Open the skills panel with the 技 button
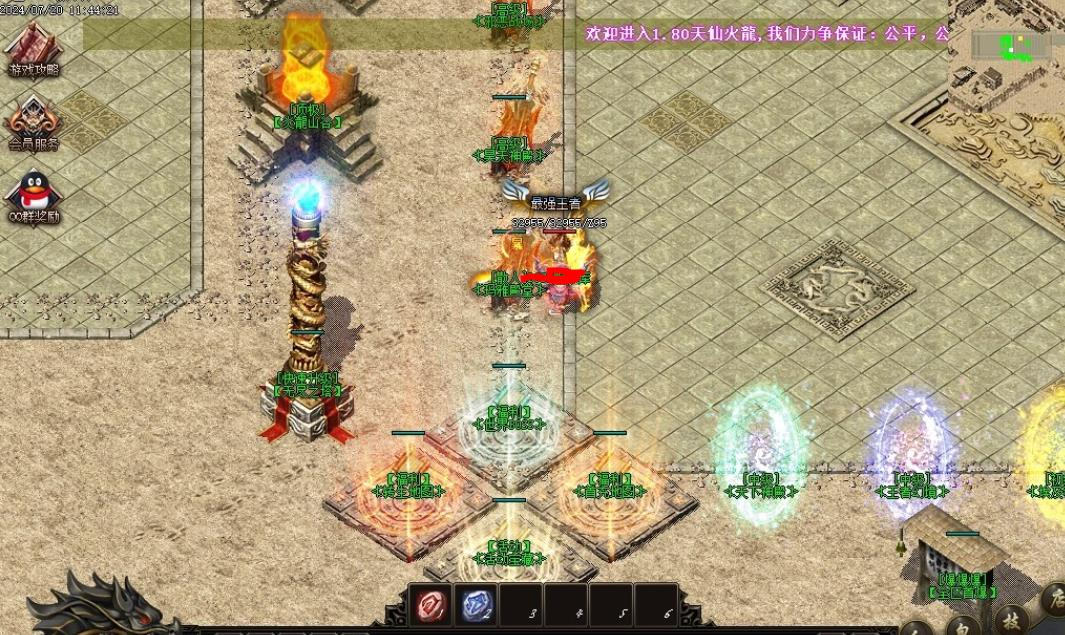 (1013, 621)
